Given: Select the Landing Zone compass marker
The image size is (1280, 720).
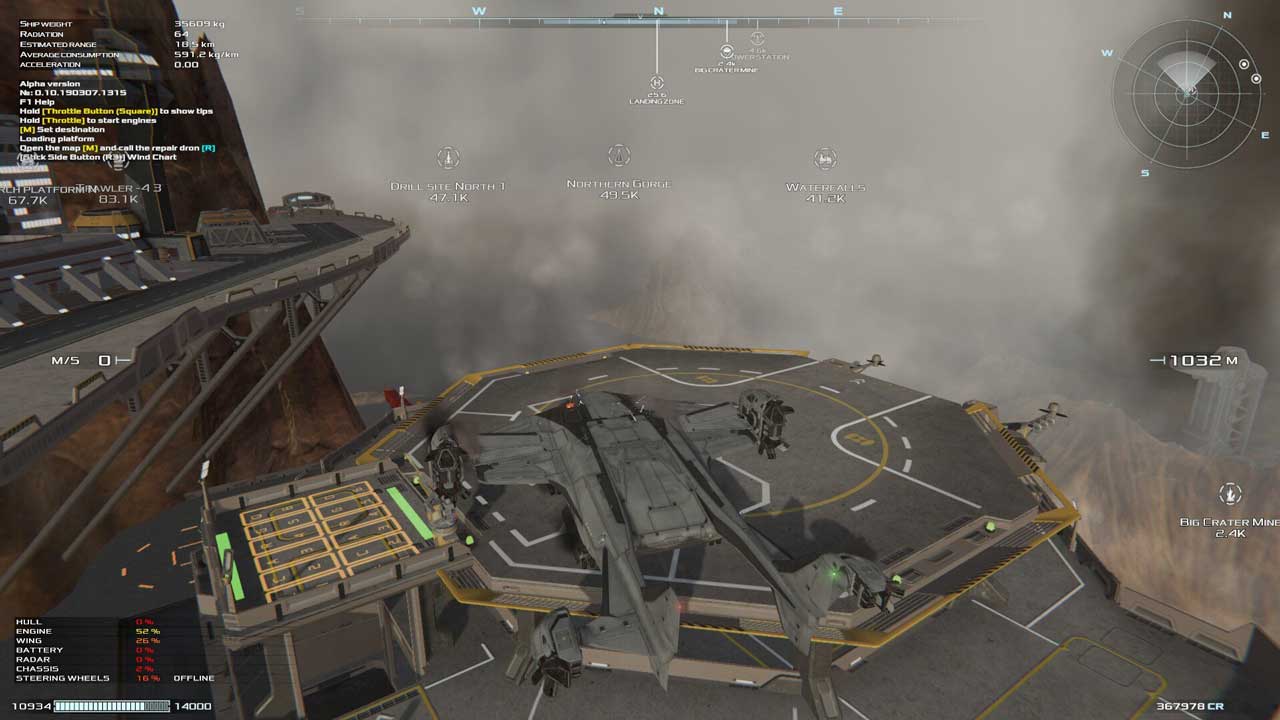Looking at the screenshot, I should (x=657, y=83).
